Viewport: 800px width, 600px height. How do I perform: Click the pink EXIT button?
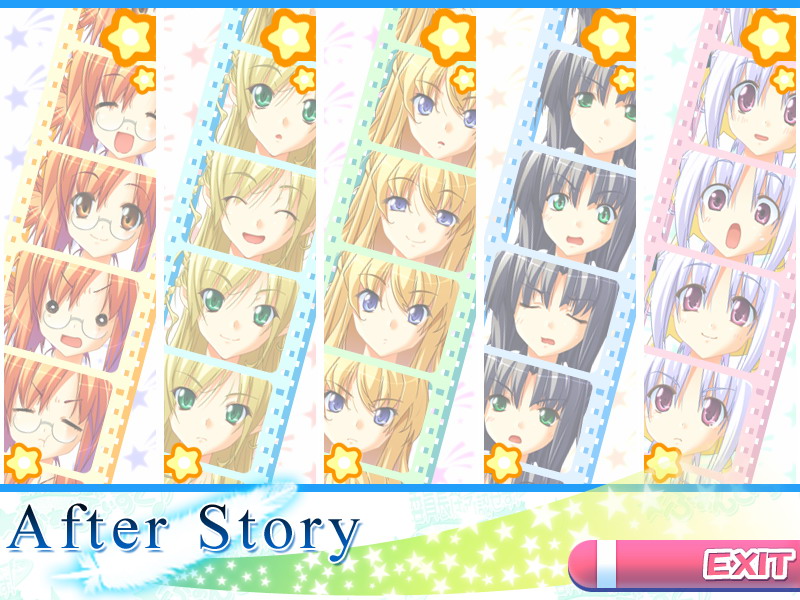pos(684,565)
